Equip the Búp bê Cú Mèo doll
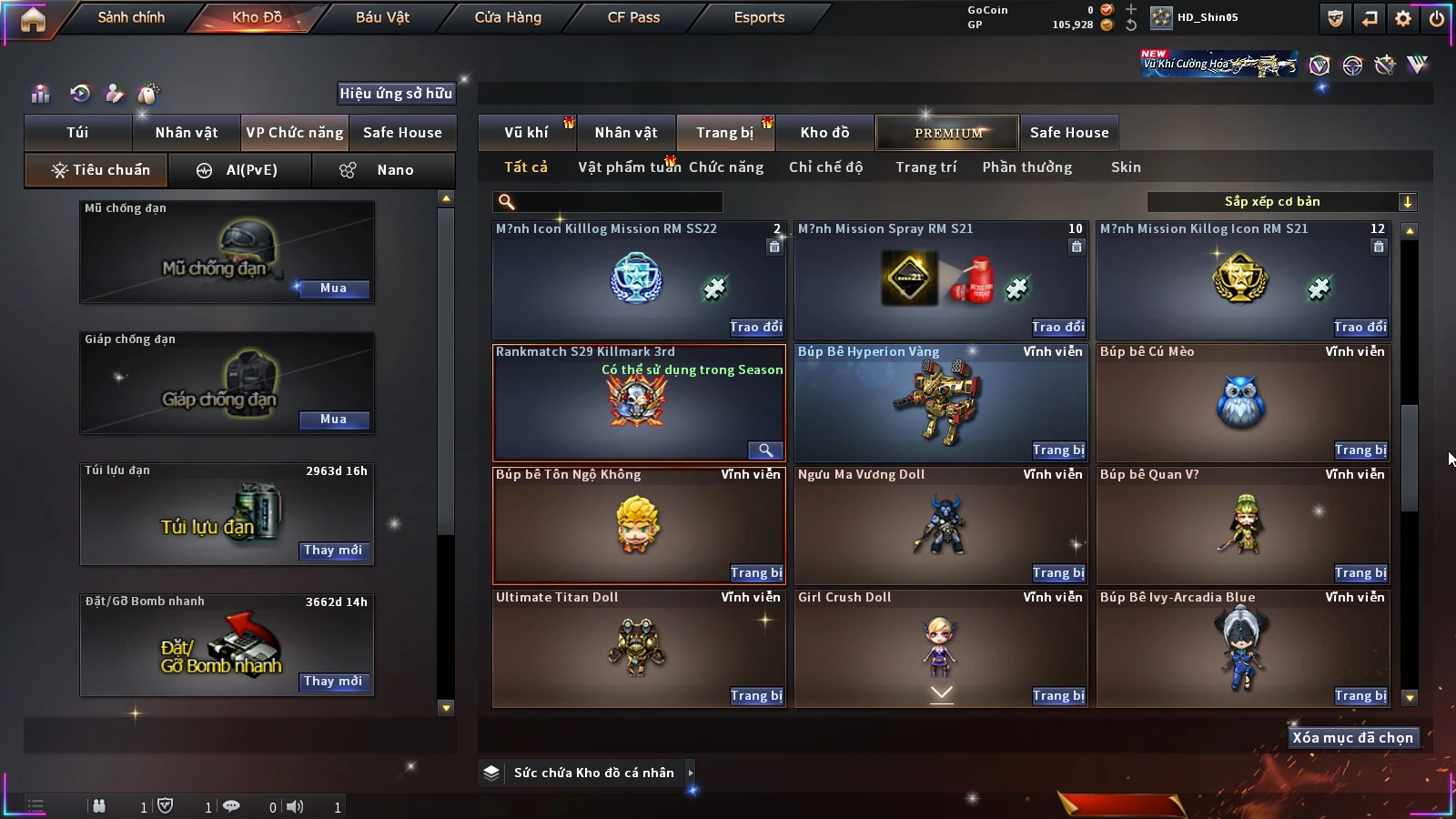Screen dimensions: 1456x819 (x=1360, y=450)
